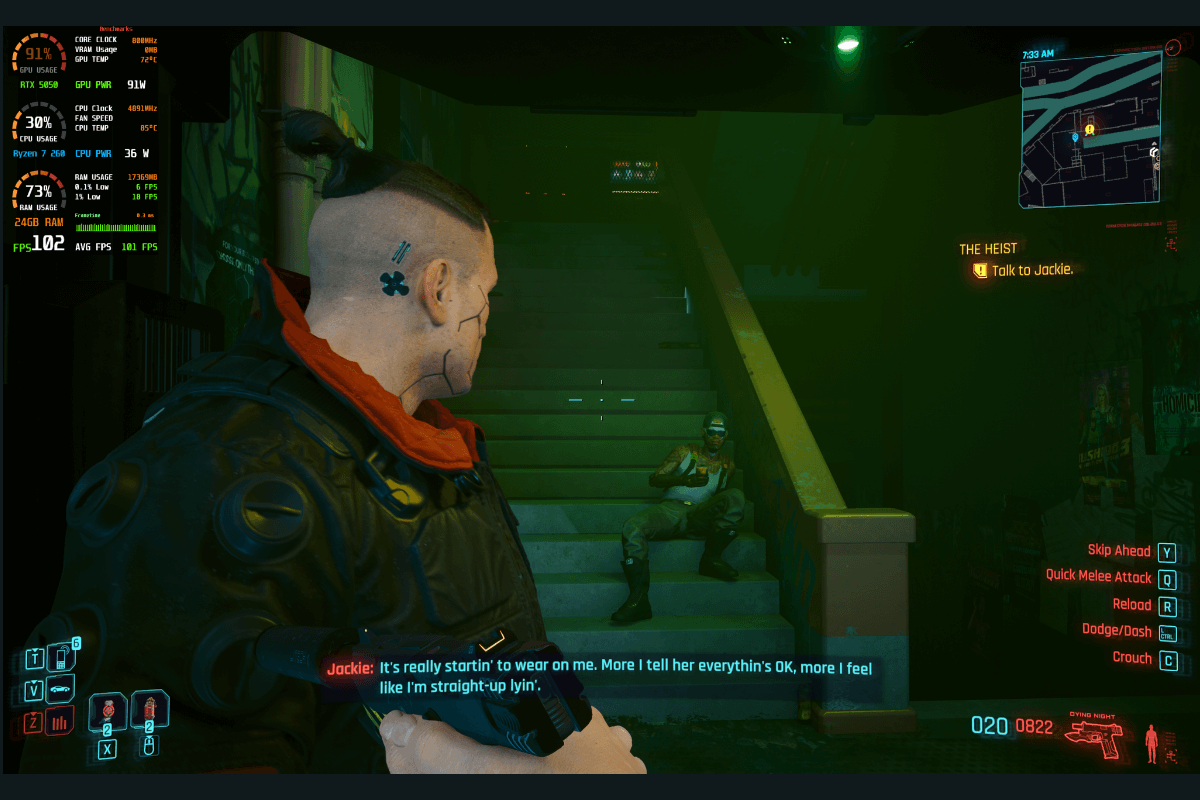Image resolution: width=1200 pixels, height=800 pixels.
Task: Open the red radio bars icon
Action: pos(60,721)
